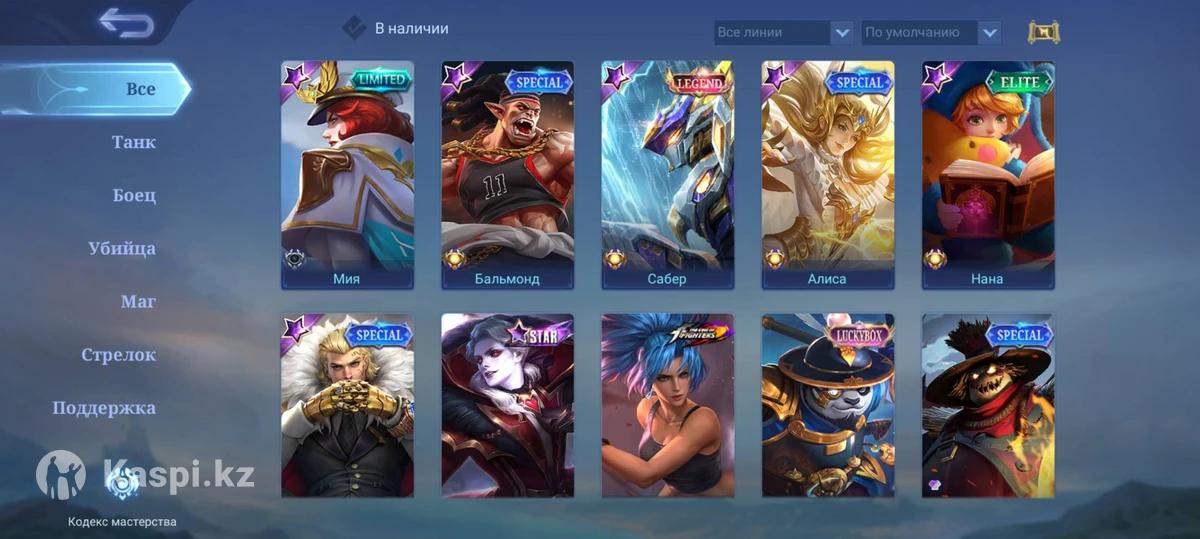Choose the Бальмонд hero card
Image resolution: width=1200 pixels, height=539 pixels.
[507, 175]
